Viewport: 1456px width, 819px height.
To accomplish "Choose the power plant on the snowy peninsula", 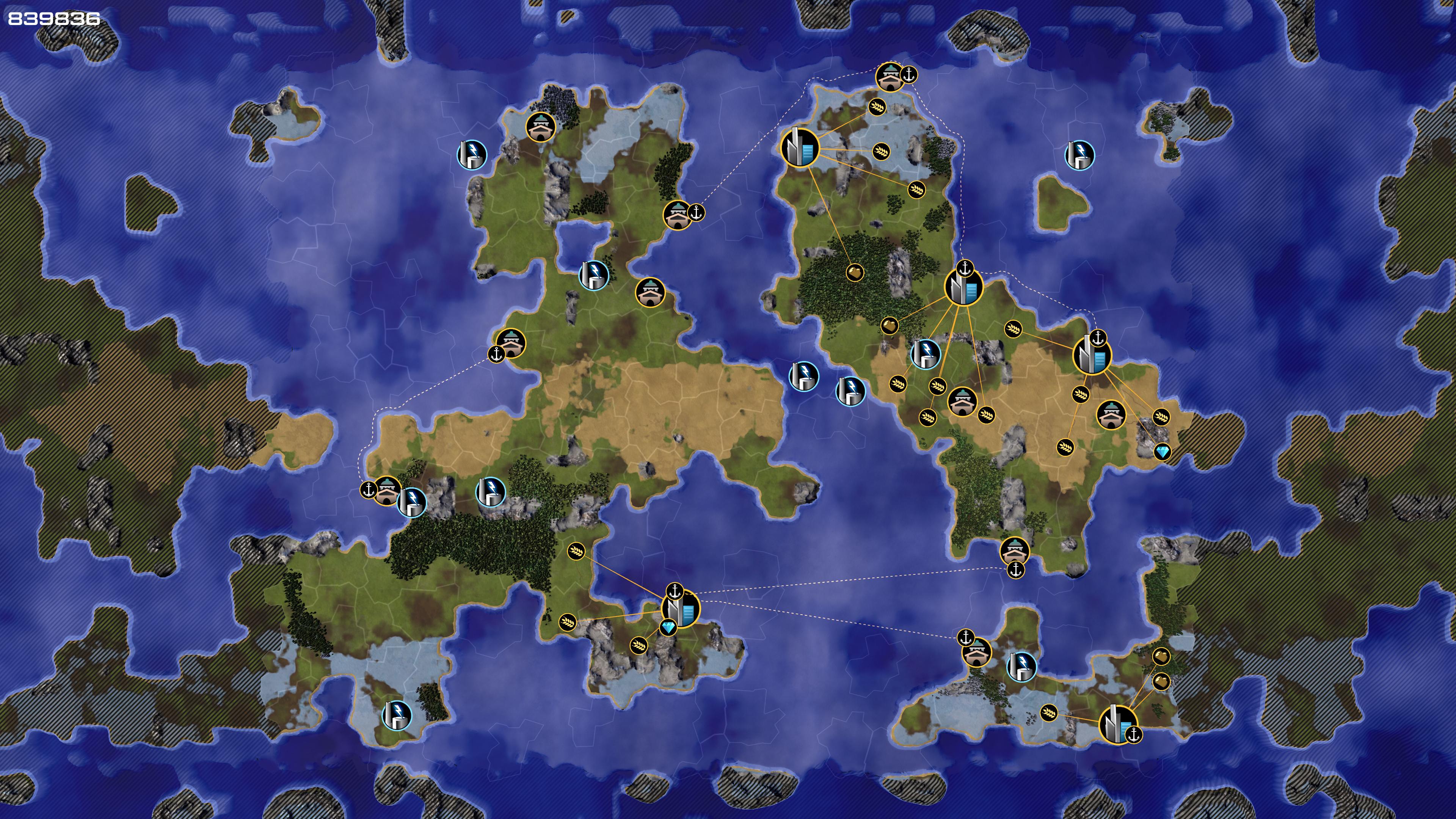I will coord(397,715).
